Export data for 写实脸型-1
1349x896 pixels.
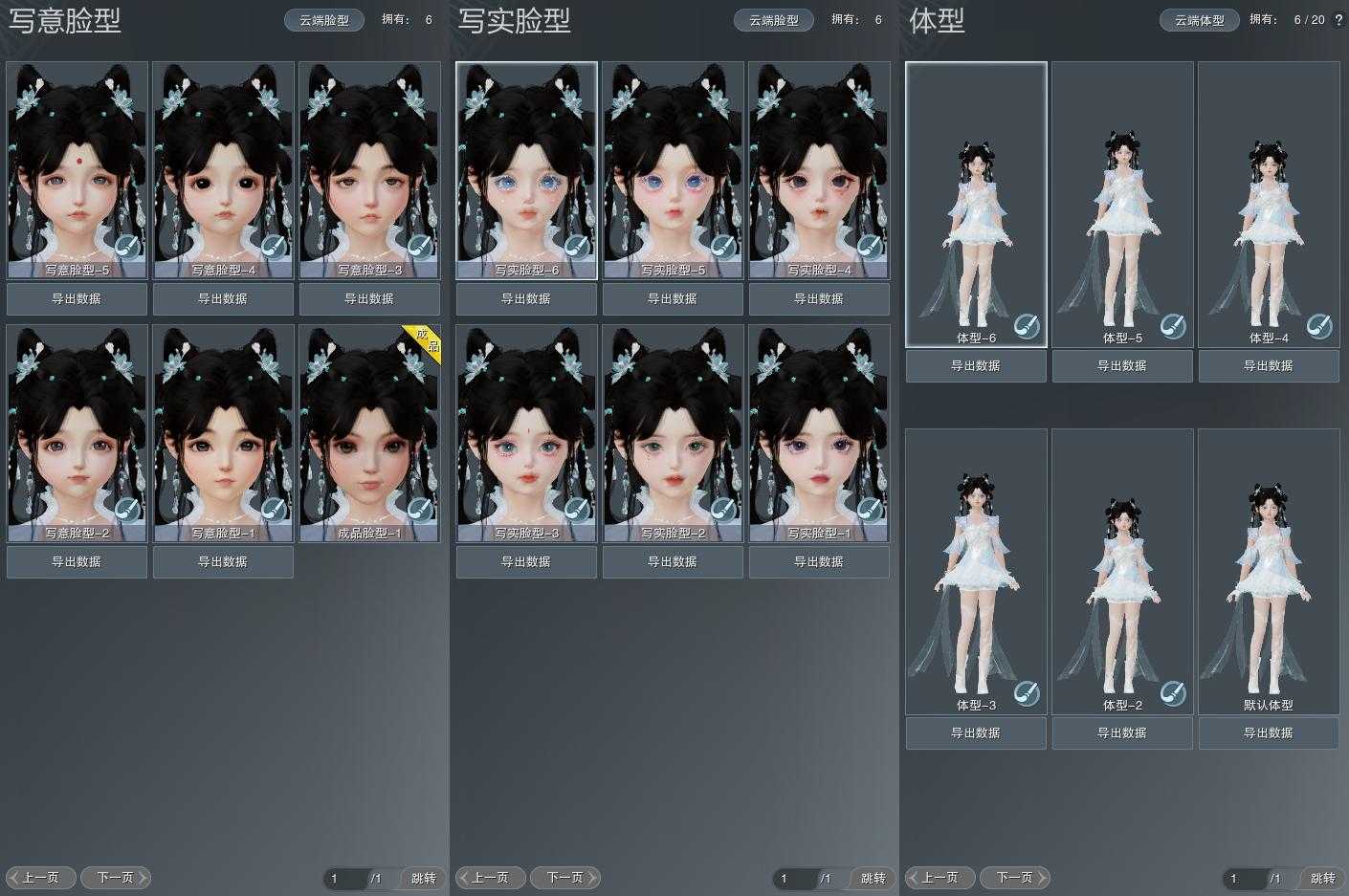pos(819,562)
